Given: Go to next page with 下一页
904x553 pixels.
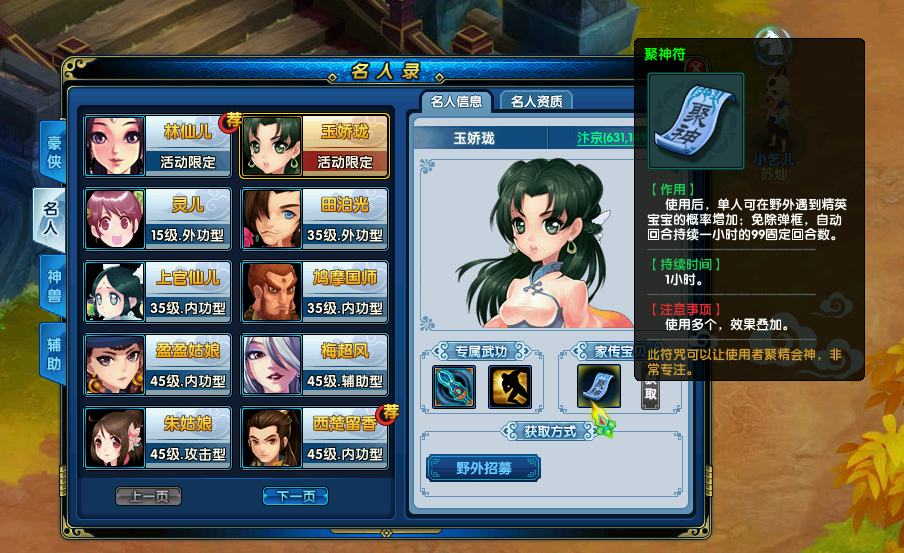Looking at the screenshot, I should click(x=295, y=496).
